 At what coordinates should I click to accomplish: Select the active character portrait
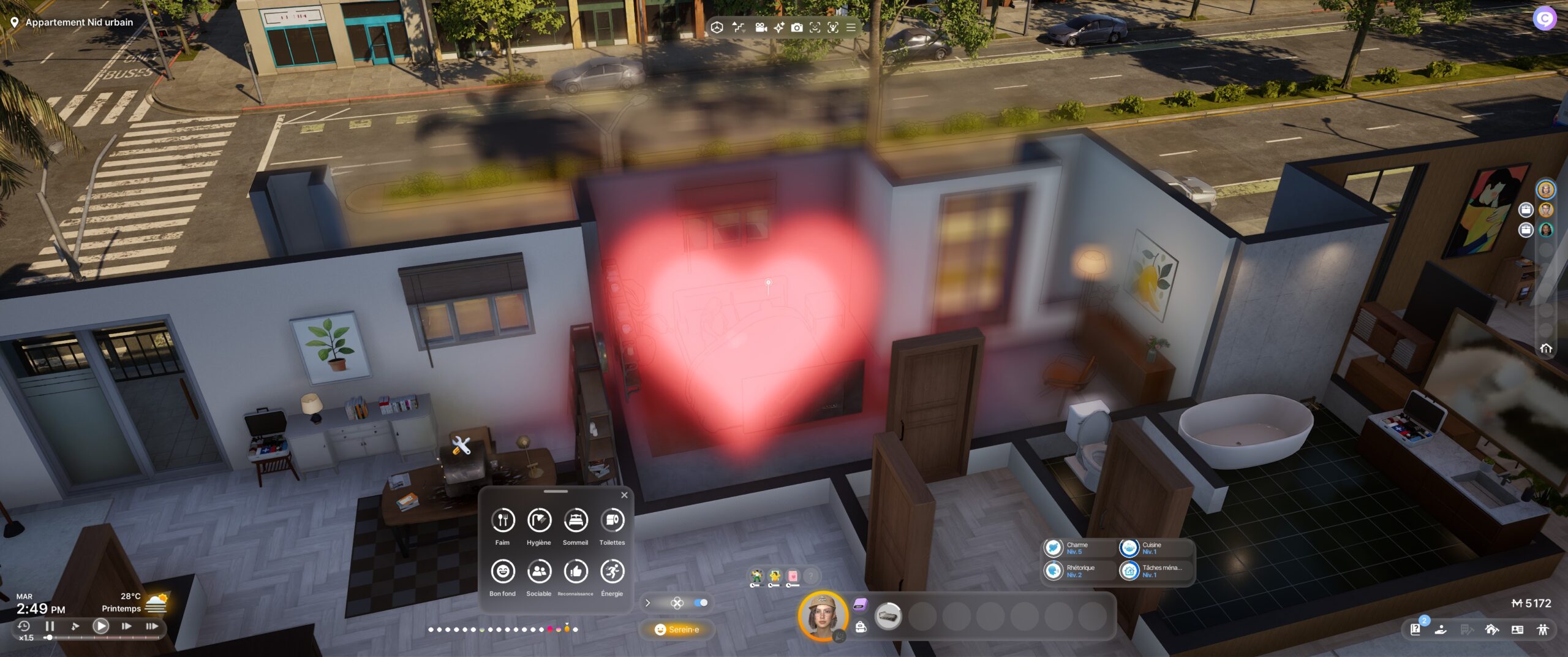click(x=823, y=615)
